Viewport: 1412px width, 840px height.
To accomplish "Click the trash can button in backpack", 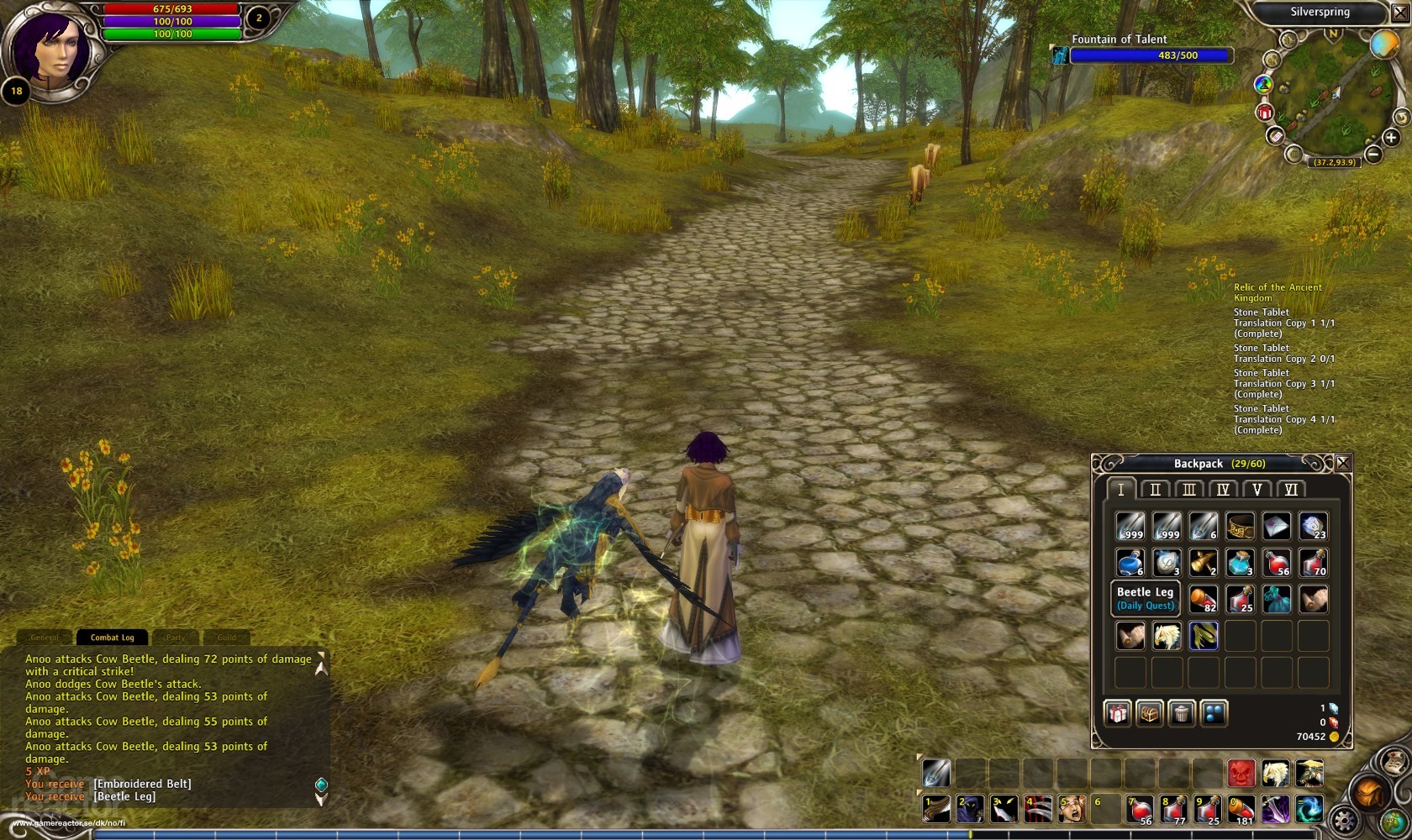I will (1182, 713).
